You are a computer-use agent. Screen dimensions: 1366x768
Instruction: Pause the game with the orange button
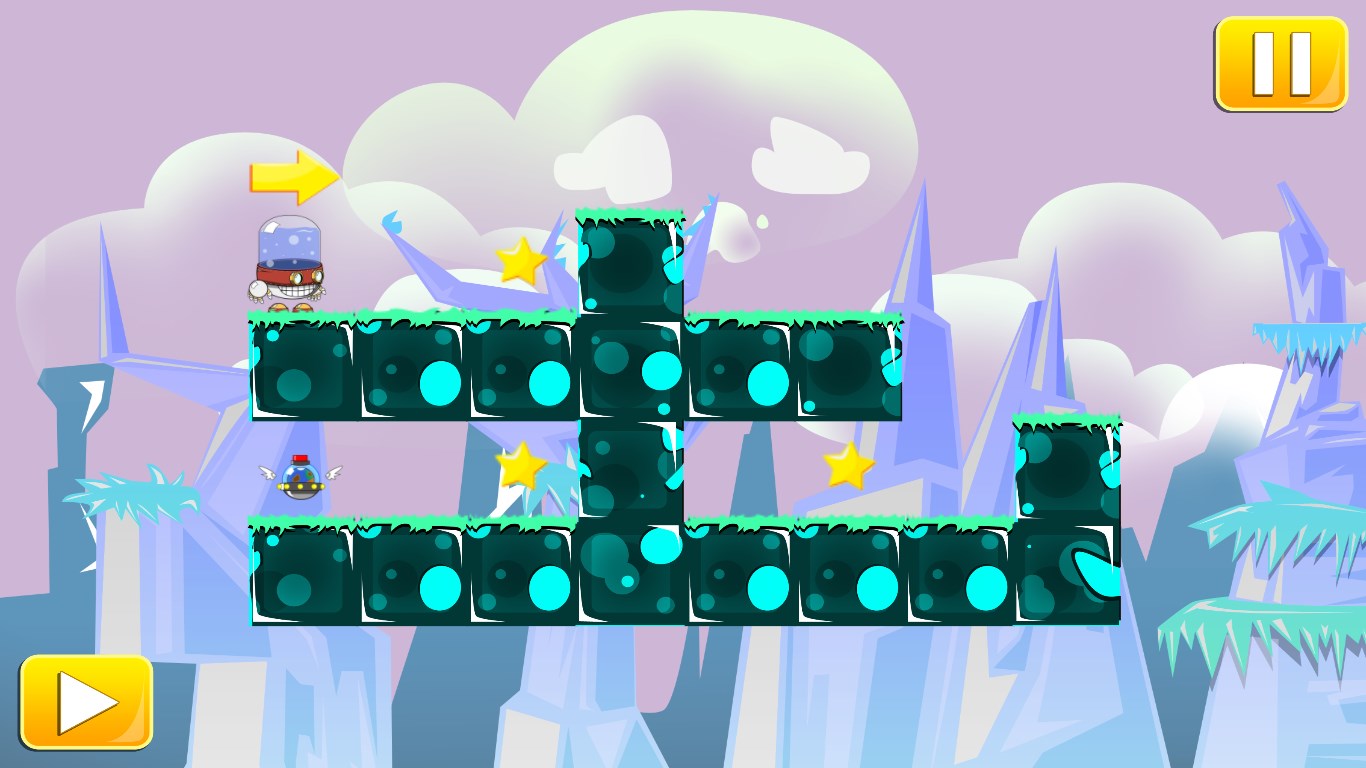coord(1281,63)
